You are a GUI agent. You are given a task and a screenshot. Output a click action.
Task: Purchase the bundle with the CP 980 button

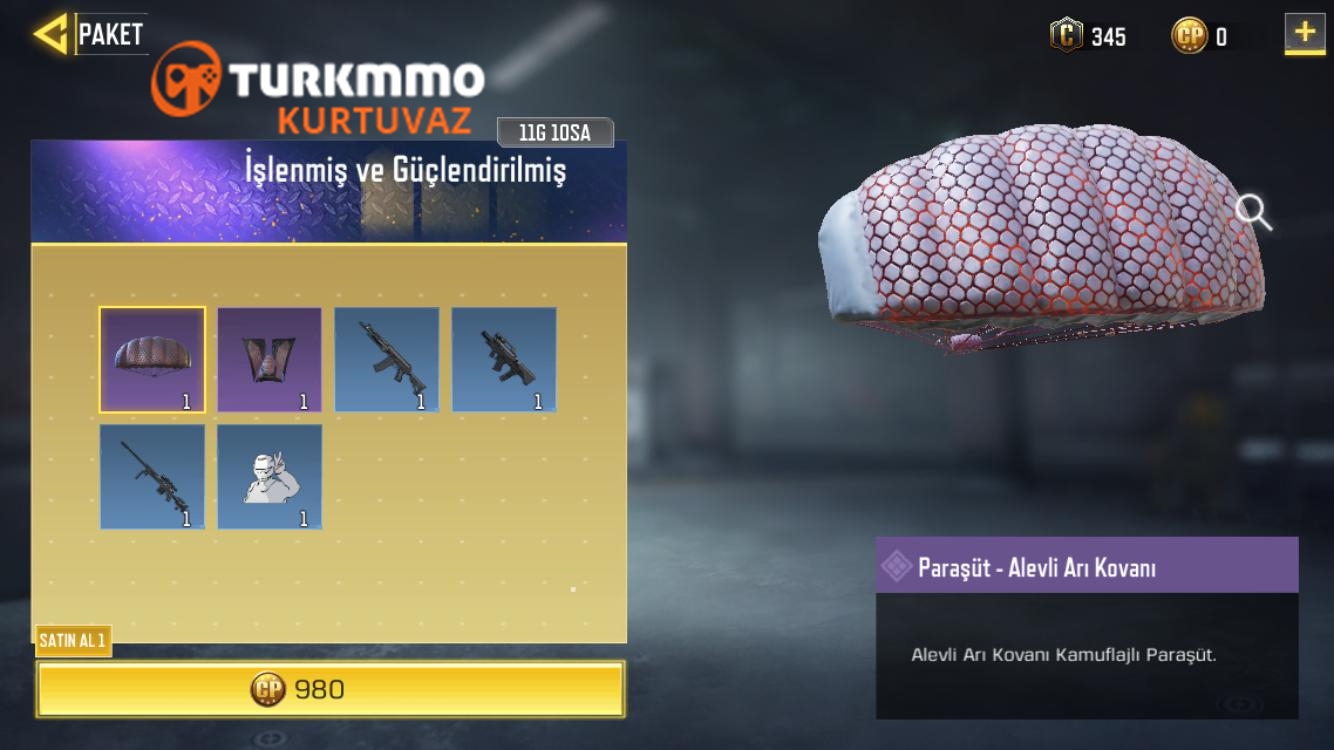[332, 687]
